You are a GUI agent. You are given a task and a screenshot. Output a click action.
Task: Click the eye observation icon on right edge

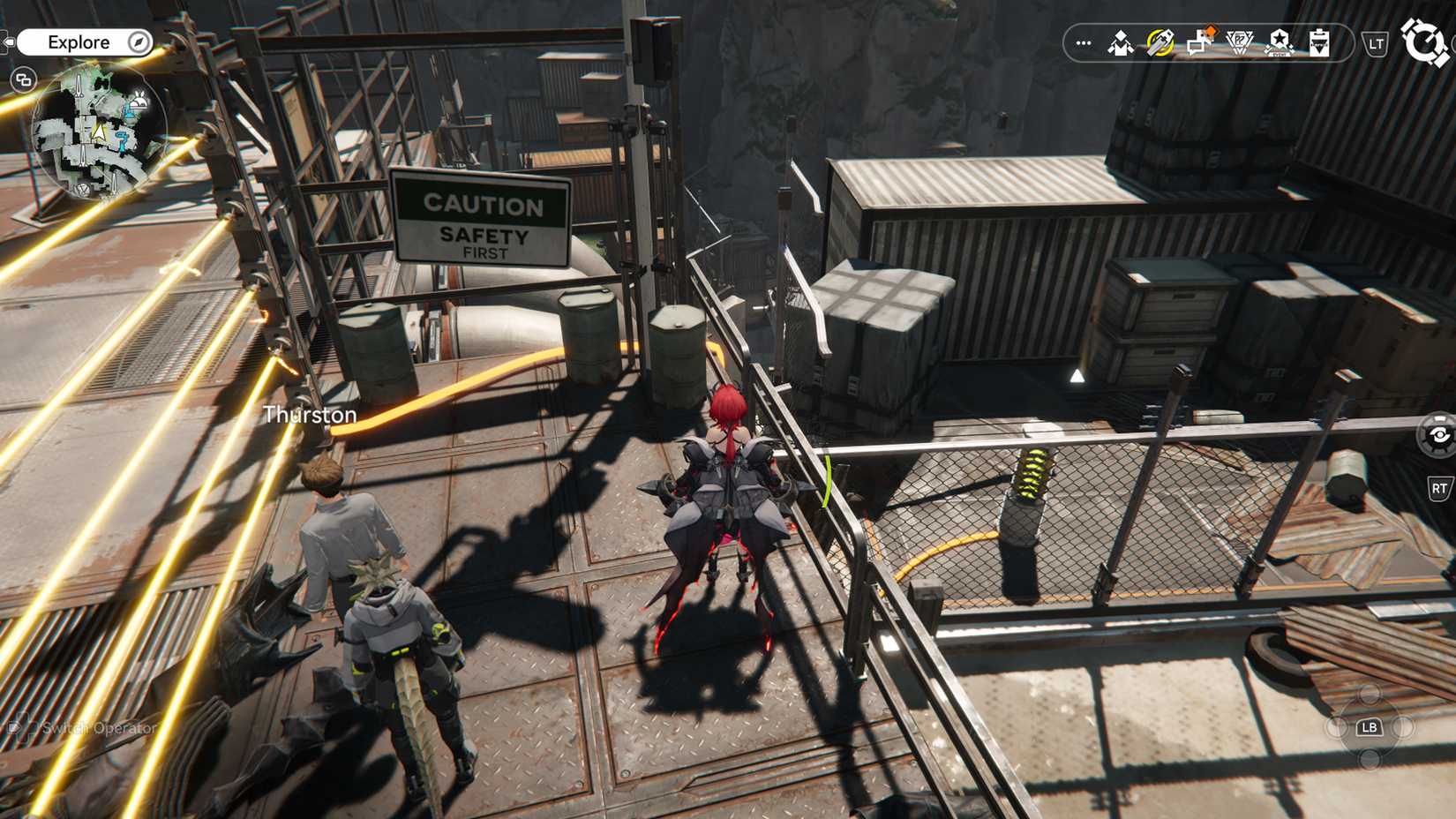[1440, 432]
